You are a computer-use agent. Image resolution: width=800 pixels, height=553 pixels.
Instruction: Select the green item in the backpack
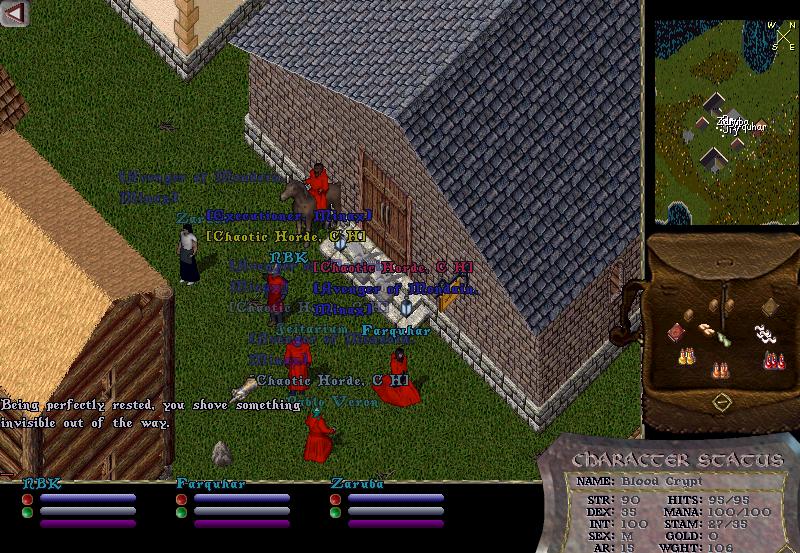(x=722, y=337)
